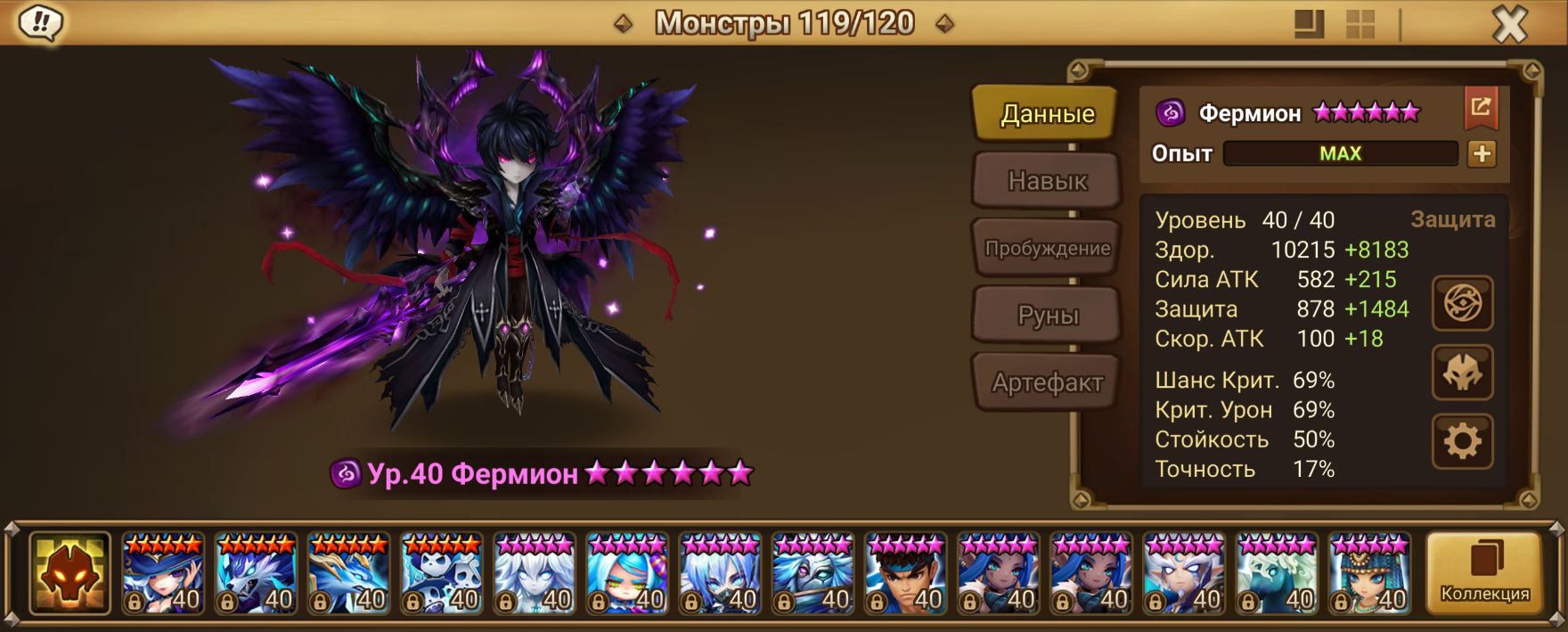Open the Данные tab

click(1046, 113)
